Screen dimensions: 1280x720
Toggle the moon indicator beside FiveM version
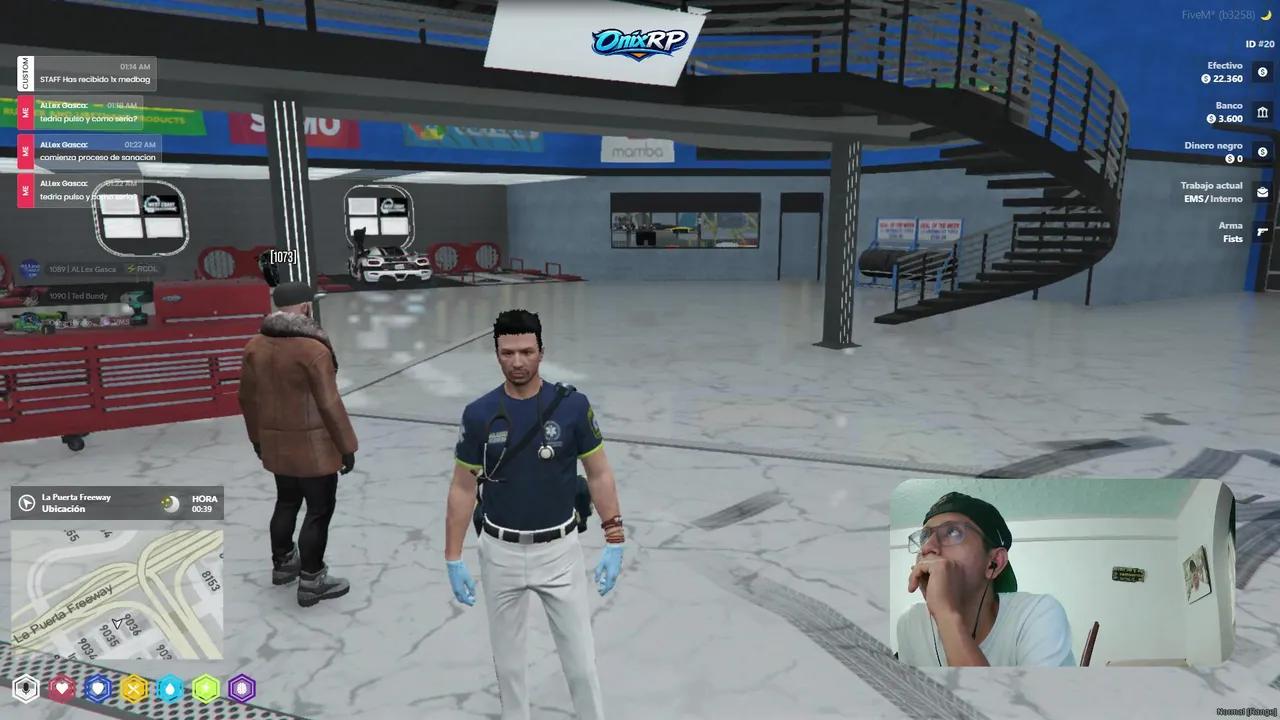click(1268, 14)
